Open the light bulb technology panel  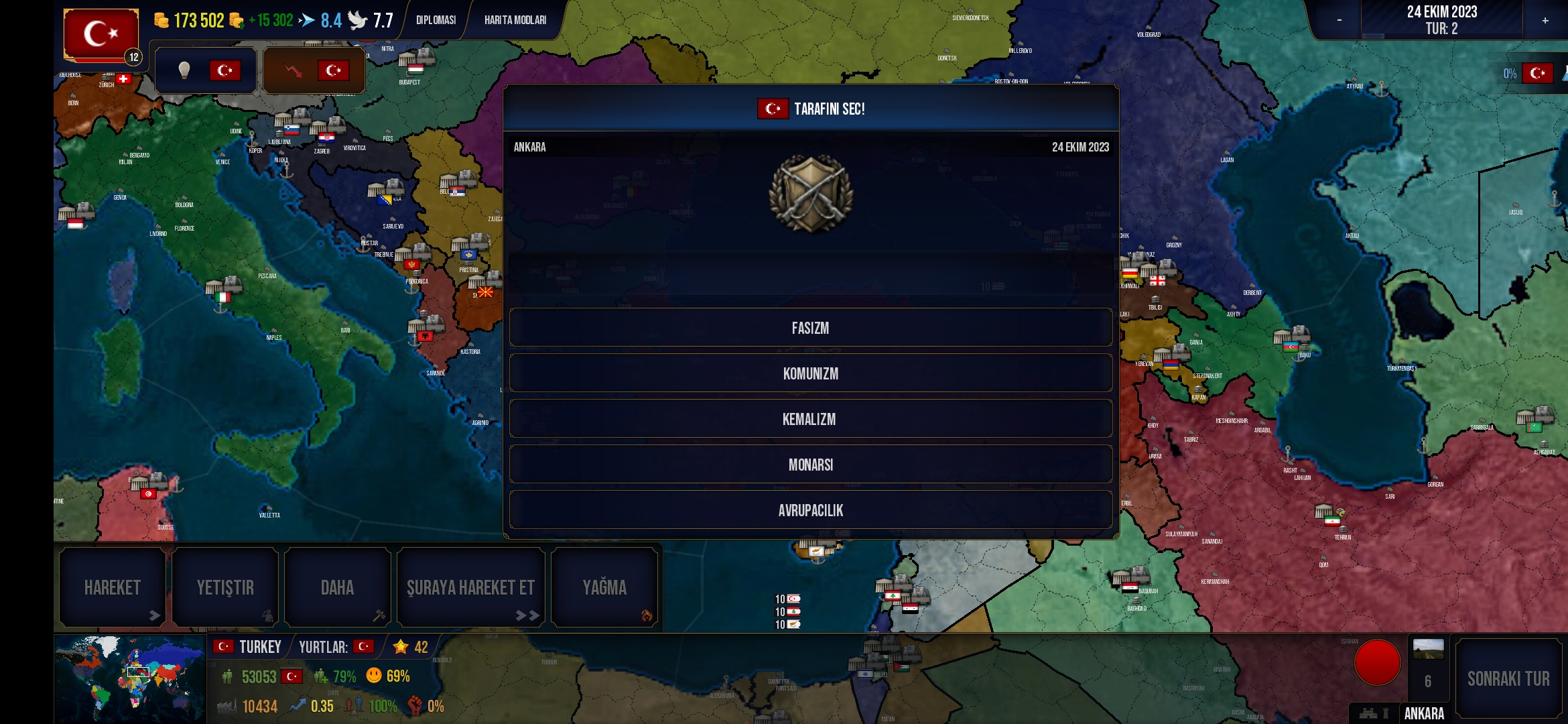pyautogui.click(x=205, y=70)
